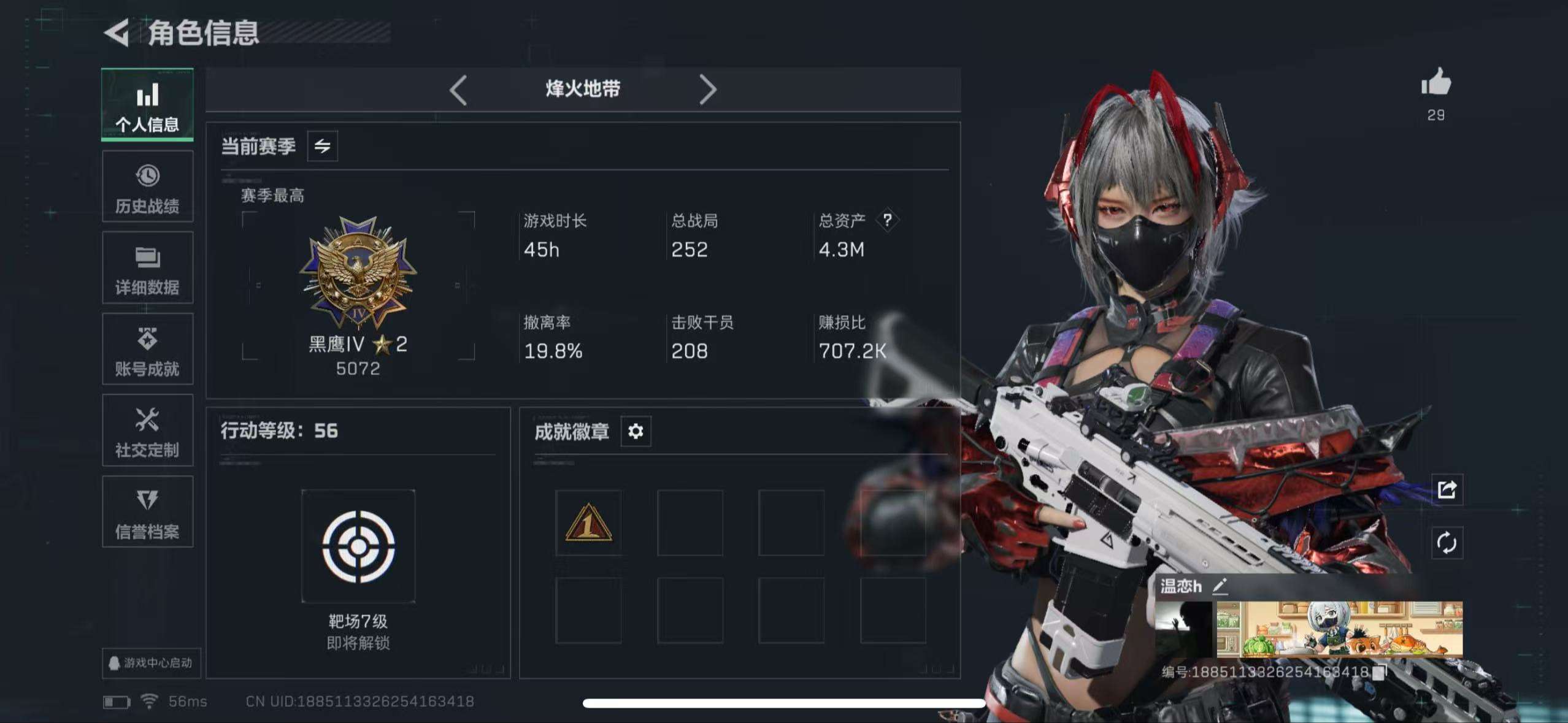This screenshot has width=1568, height=723.
Task: Select the number 1 achievement badge
Action: coord(589,521)
